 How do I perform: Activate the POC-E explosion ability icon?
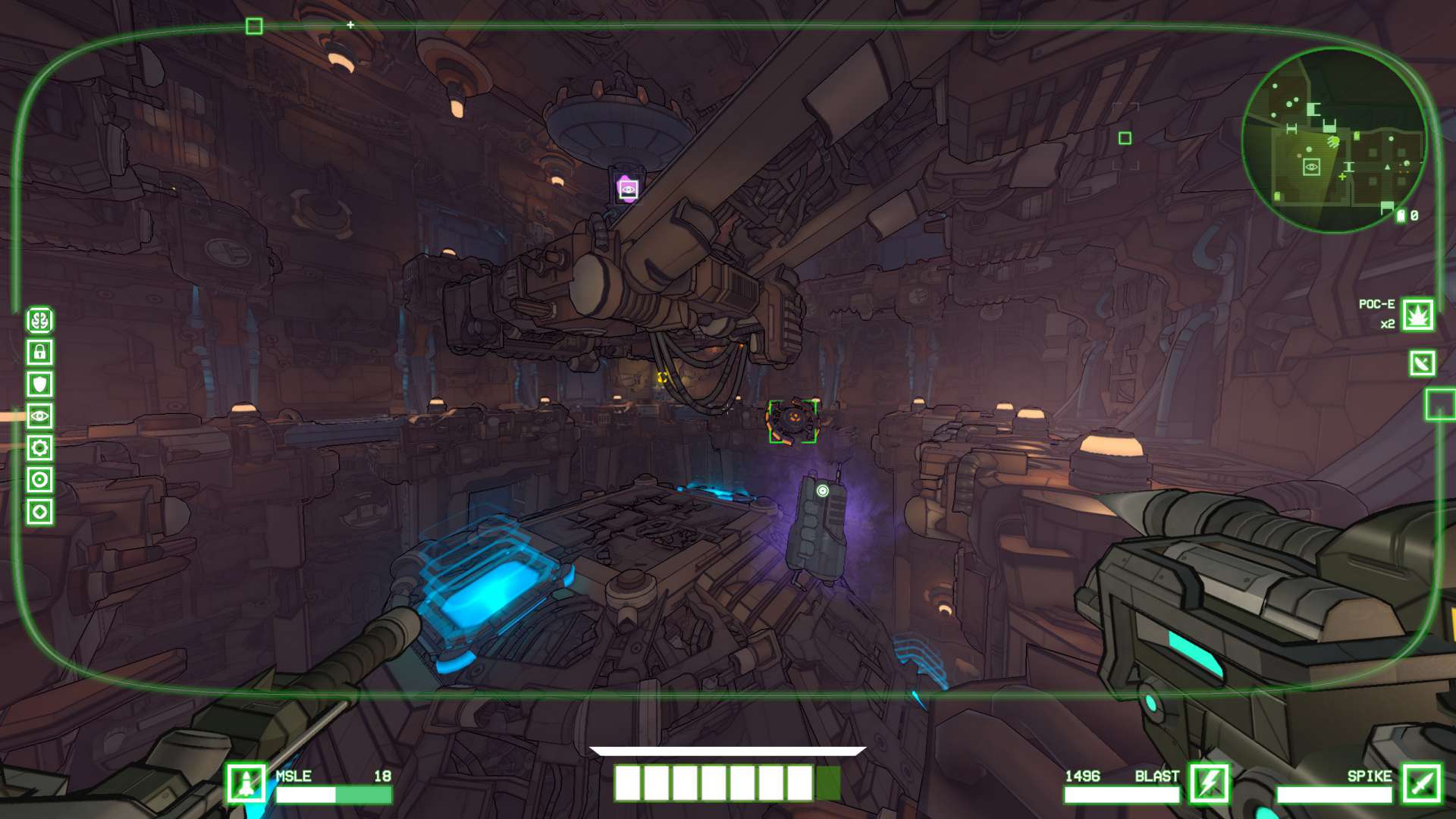1417,315
